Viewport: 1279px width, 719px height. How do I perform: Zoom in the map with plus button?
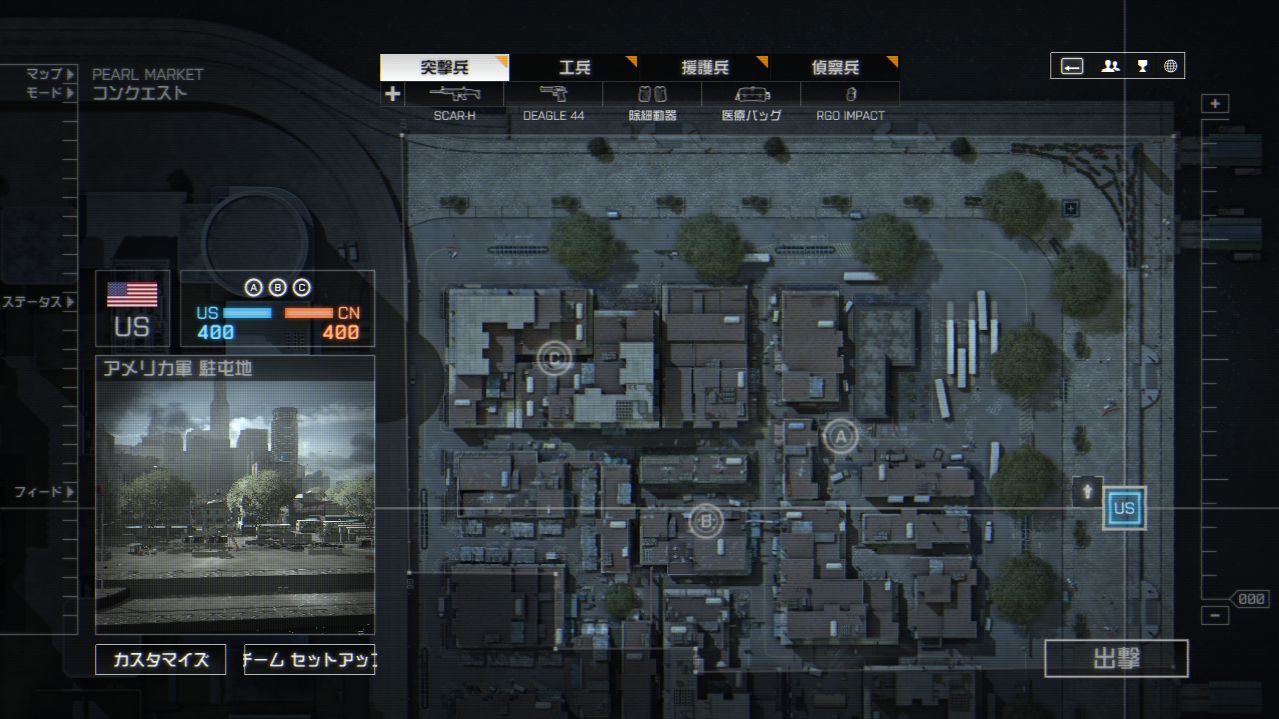click(1215, 104)
